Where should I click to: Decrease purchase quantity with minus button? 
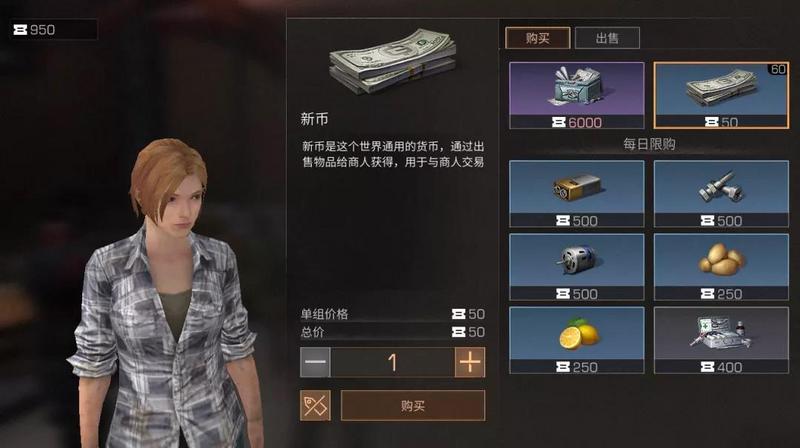point(315,362)
